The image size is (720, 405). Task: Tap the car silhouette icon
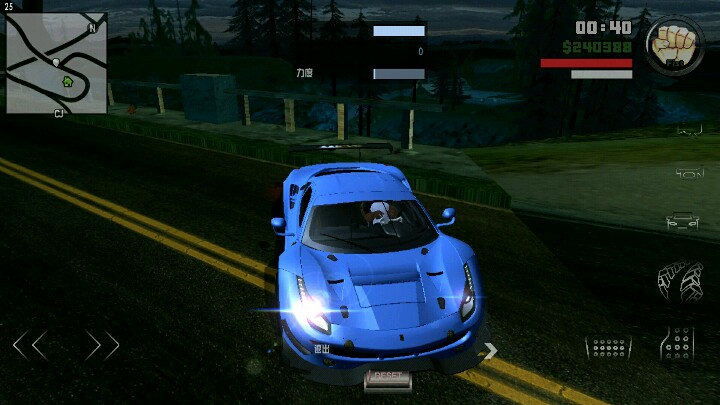682,221
